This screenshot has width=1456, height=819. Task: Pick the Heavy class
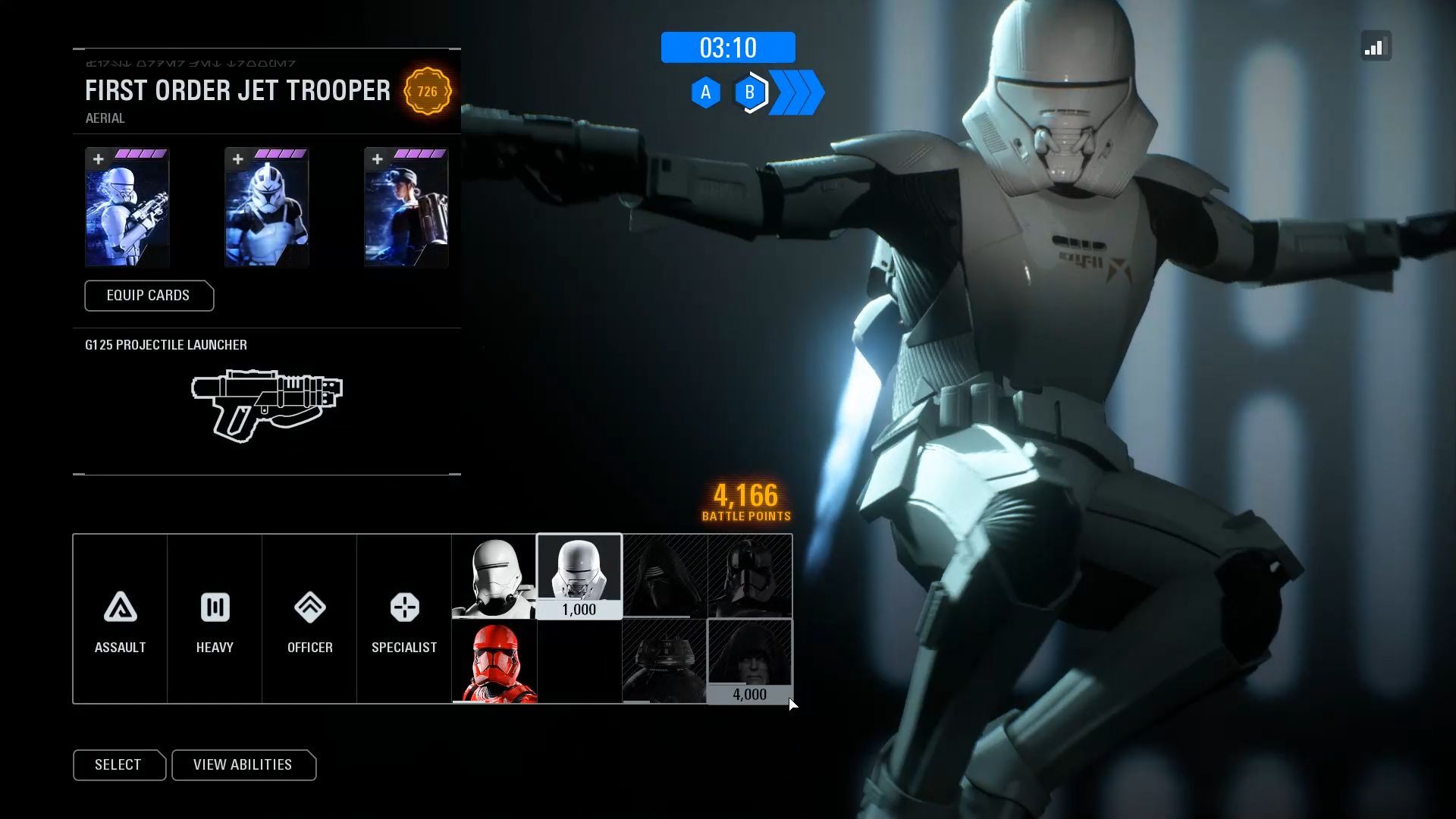[215, 619]
